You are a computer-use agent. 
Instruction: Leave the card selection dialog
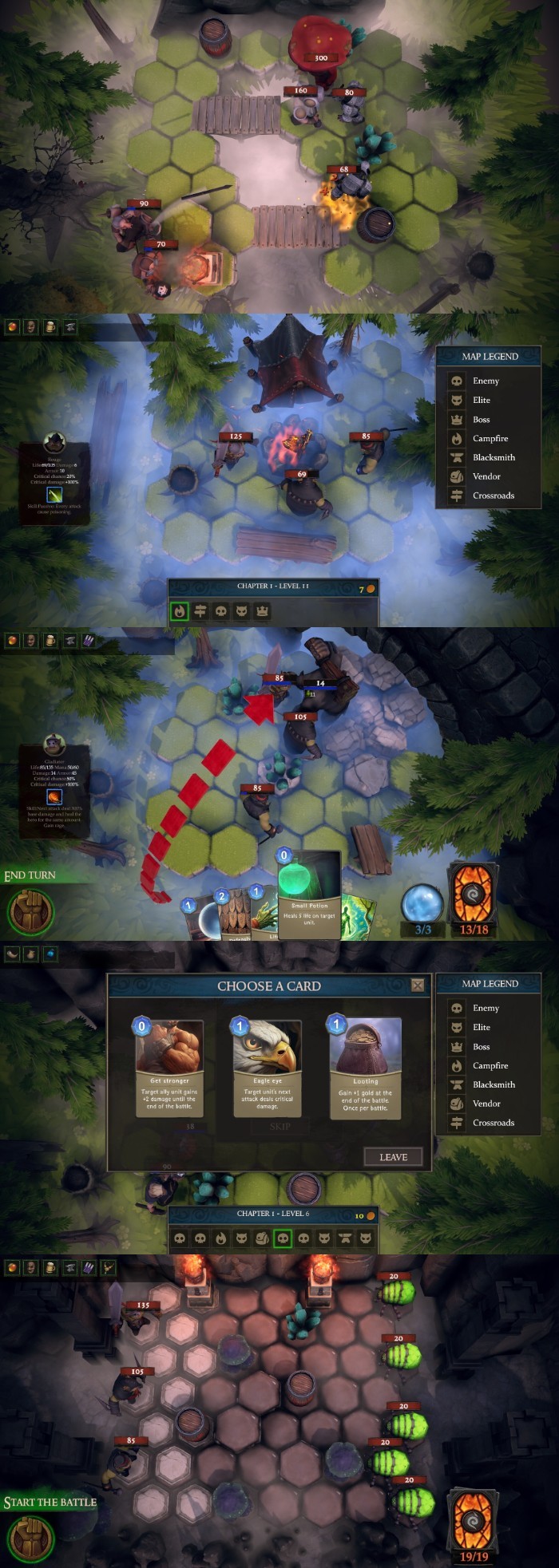[x=393, y=1157]
